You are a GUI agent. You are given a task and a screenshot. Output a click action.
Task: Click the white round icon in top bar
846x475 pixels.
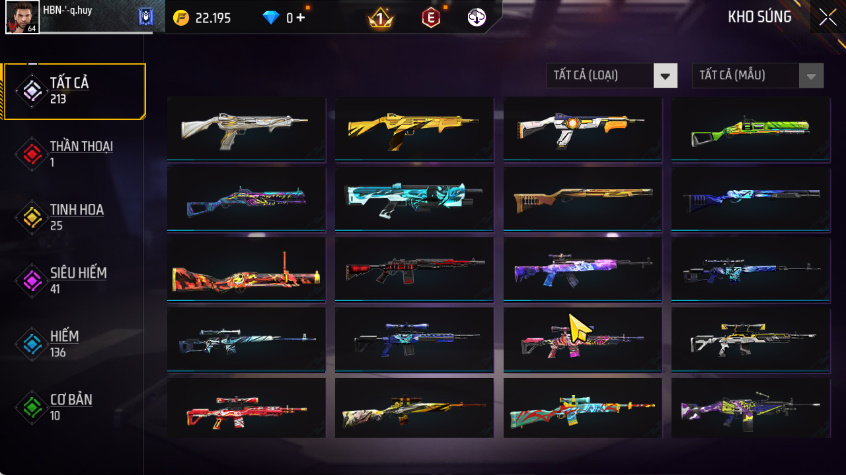point(477,17)
